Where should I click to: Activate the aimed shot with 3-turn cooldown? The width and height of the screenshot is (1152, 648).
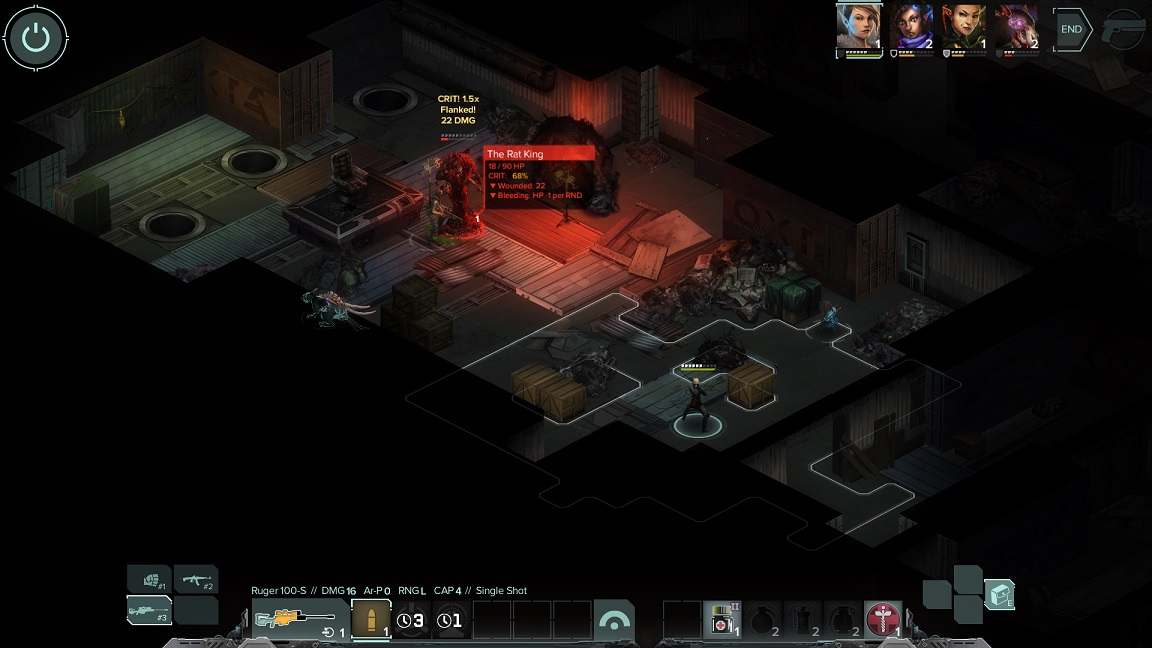[410, 620]
